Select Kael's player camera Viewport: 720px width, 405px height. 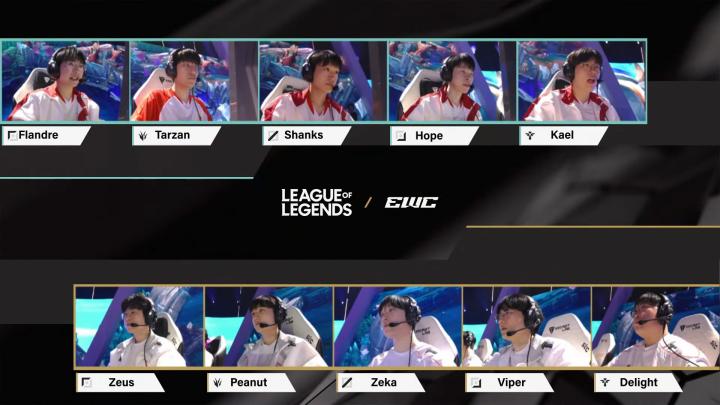coord(581,81)
